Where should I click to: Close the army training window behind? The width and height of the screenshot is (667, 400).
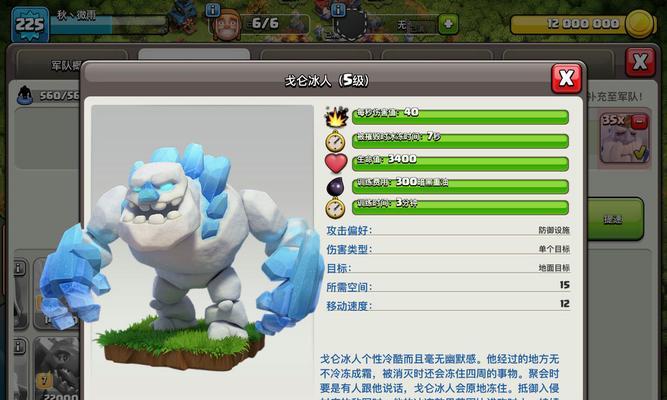coord(640,62)
